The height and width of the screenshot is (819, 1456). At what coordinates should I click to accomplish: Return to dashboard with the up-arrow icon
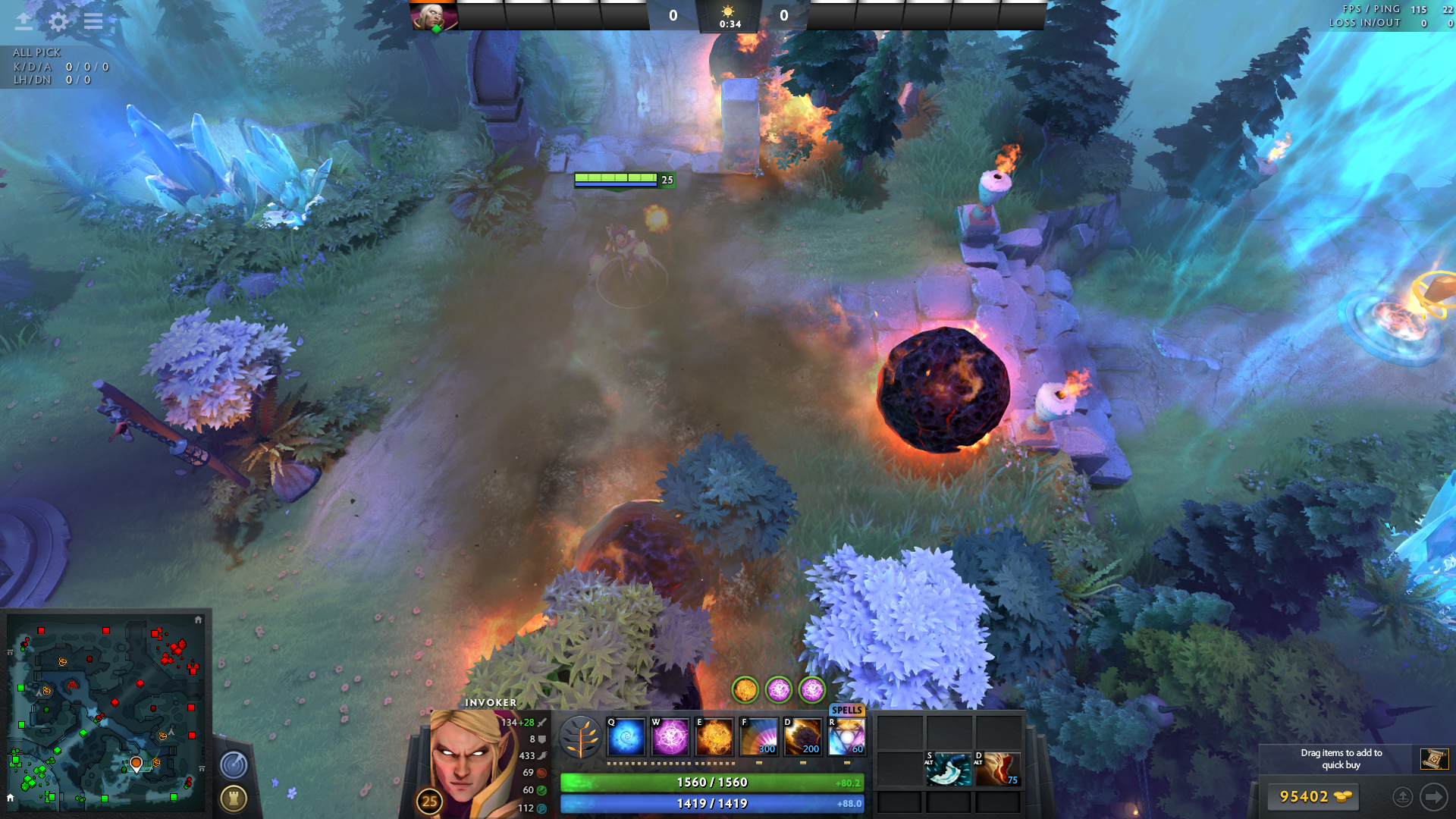pyautogui.click(x=24, y=21)
